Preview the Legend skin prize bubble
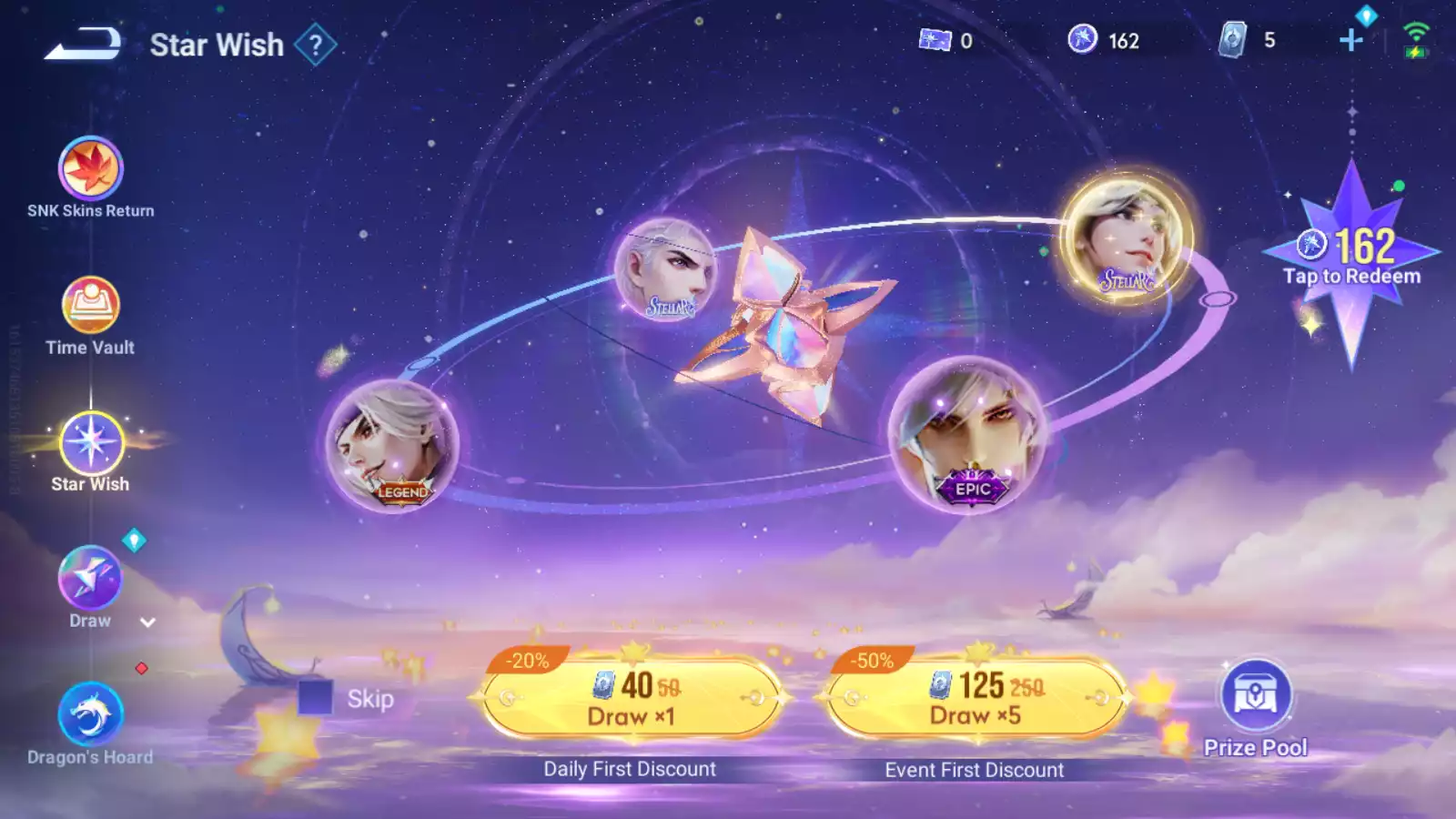 pyautogui.click(x=392, y=446)
